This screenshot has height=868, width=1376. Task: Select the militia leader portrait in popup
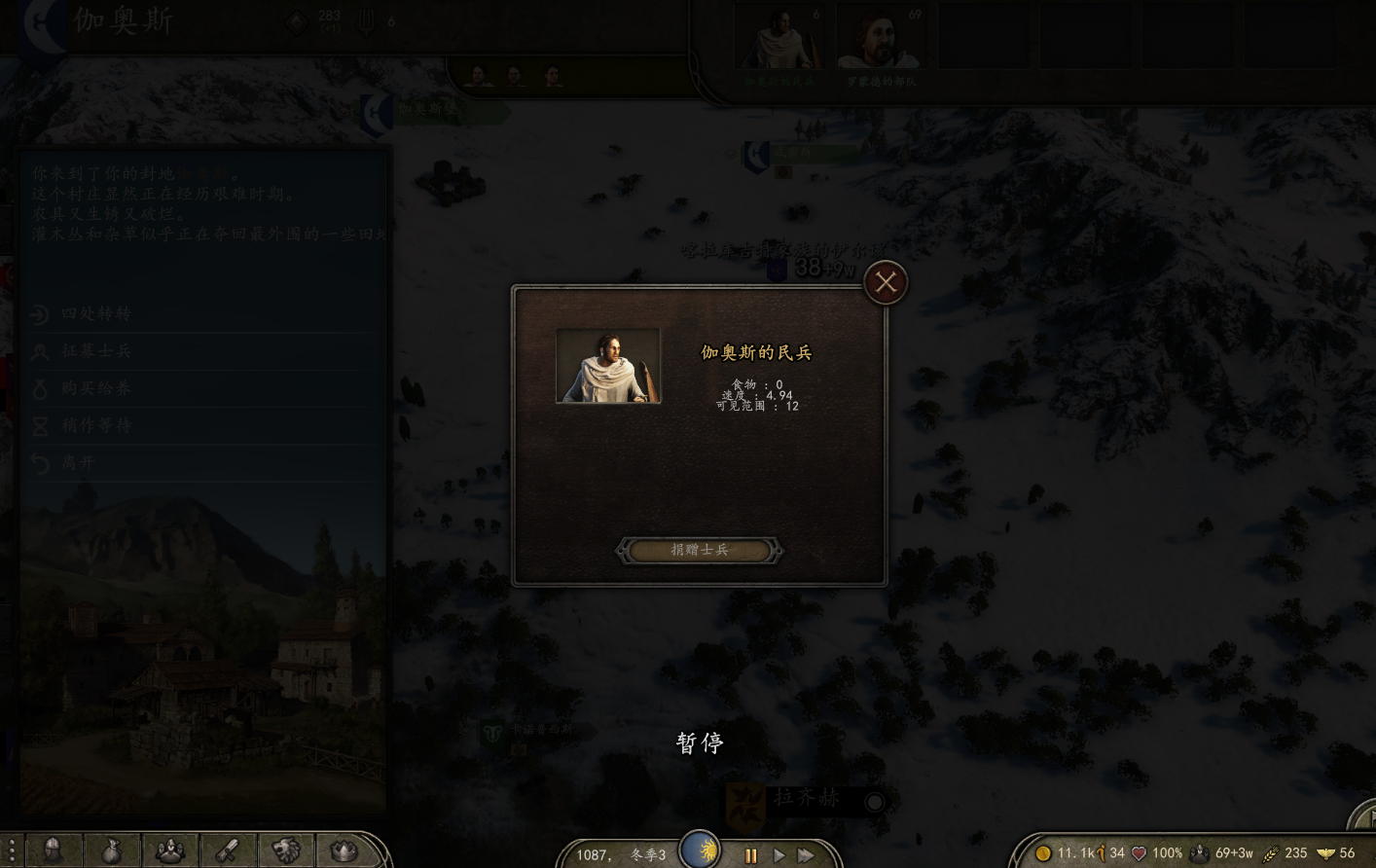pos(608,366)
